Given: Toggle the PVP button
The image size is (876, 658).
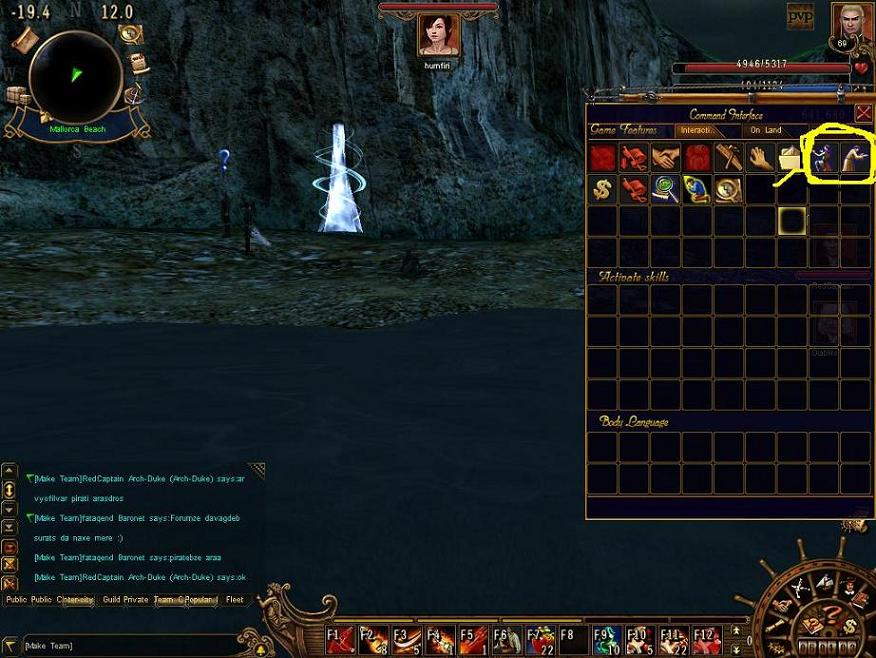Looking at the screenshot, I should (x=799, y=16).
